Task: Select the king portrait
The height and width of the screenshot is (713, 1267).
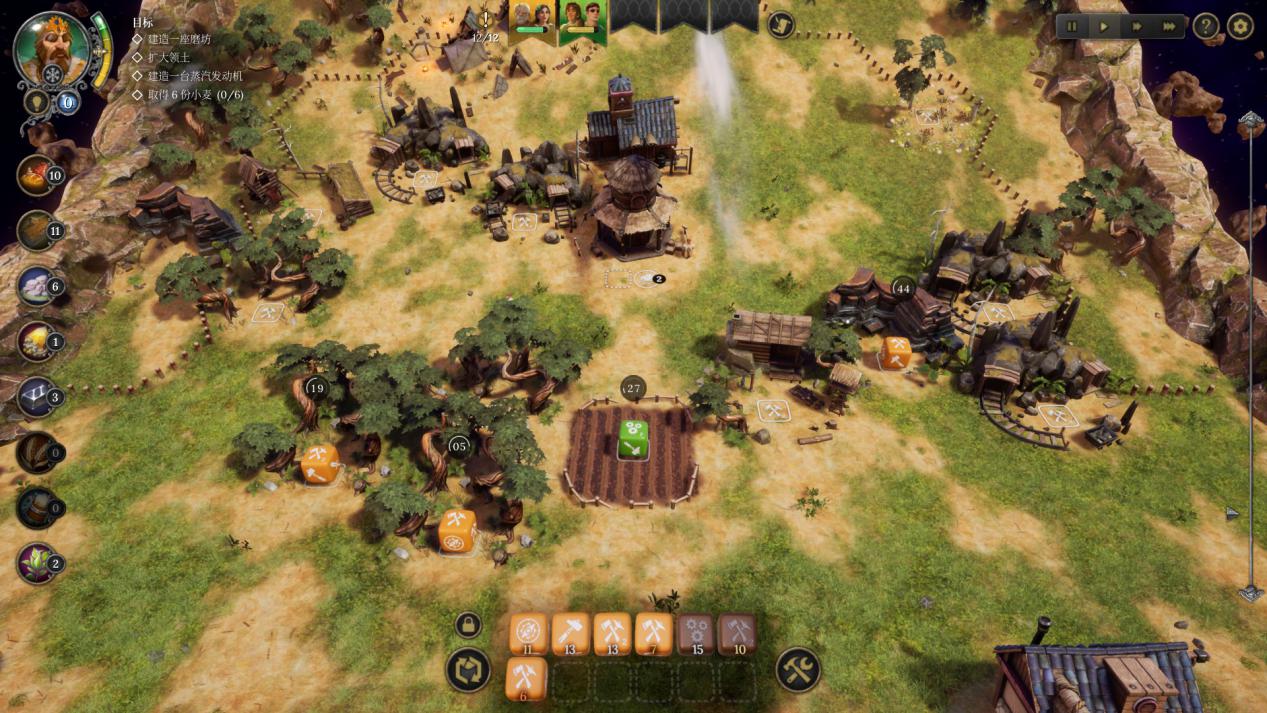Action: [52, 48]
